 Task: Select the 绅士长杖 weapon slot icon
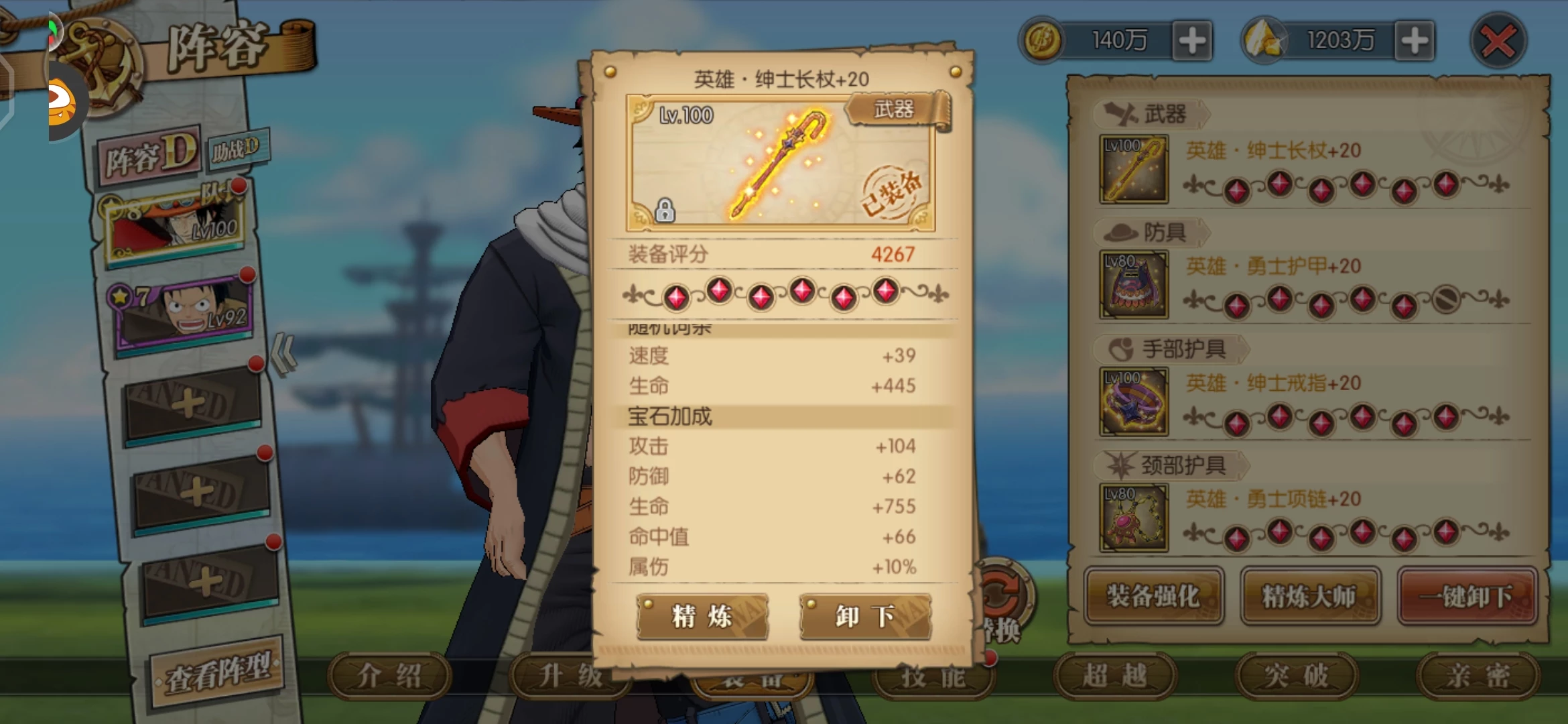[x=1134, y=170]
